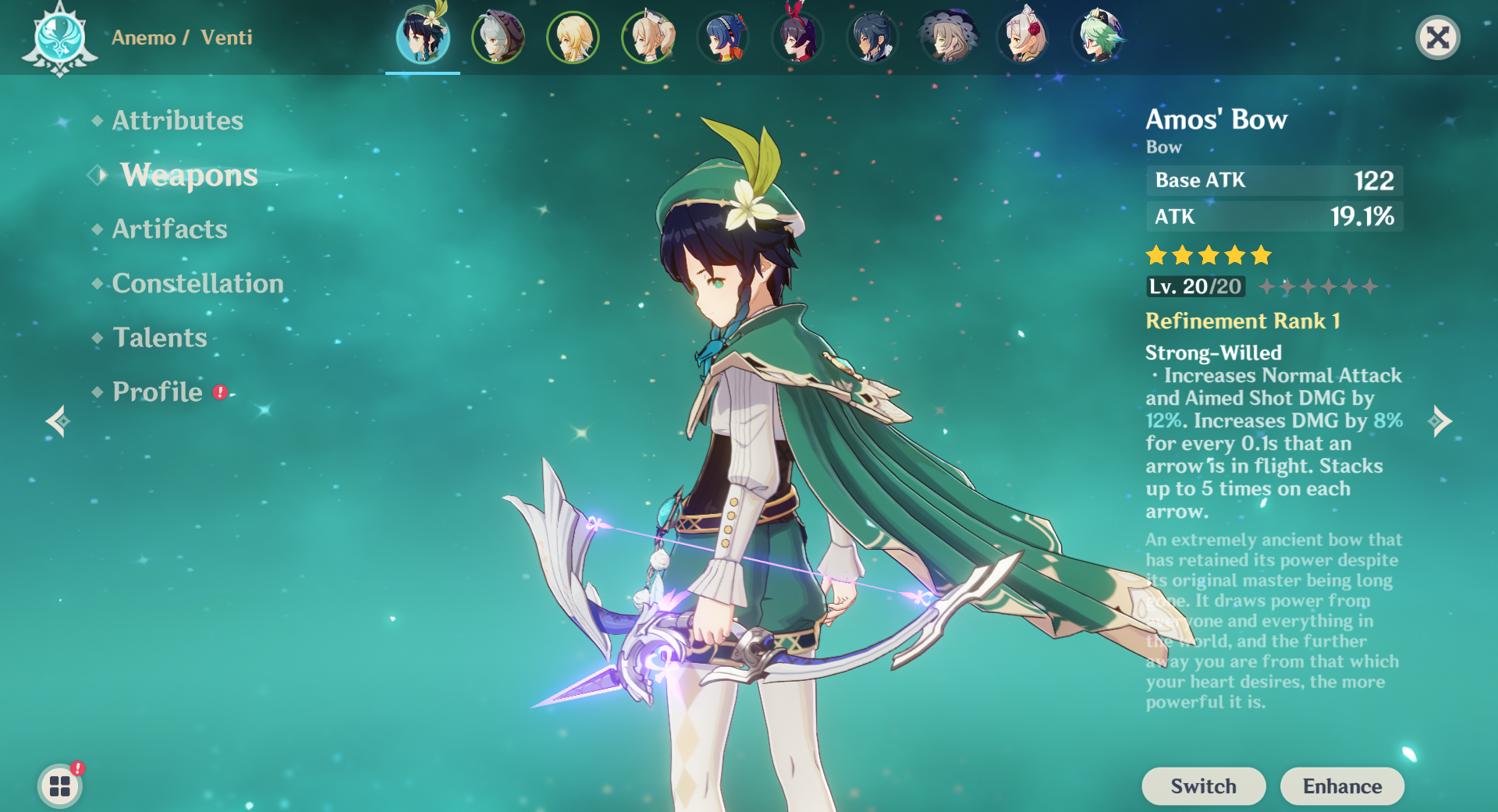Pick Amber's red-ribbon portrait
This screenshot has height=812, width=1498.
click(x=797, y=37)
